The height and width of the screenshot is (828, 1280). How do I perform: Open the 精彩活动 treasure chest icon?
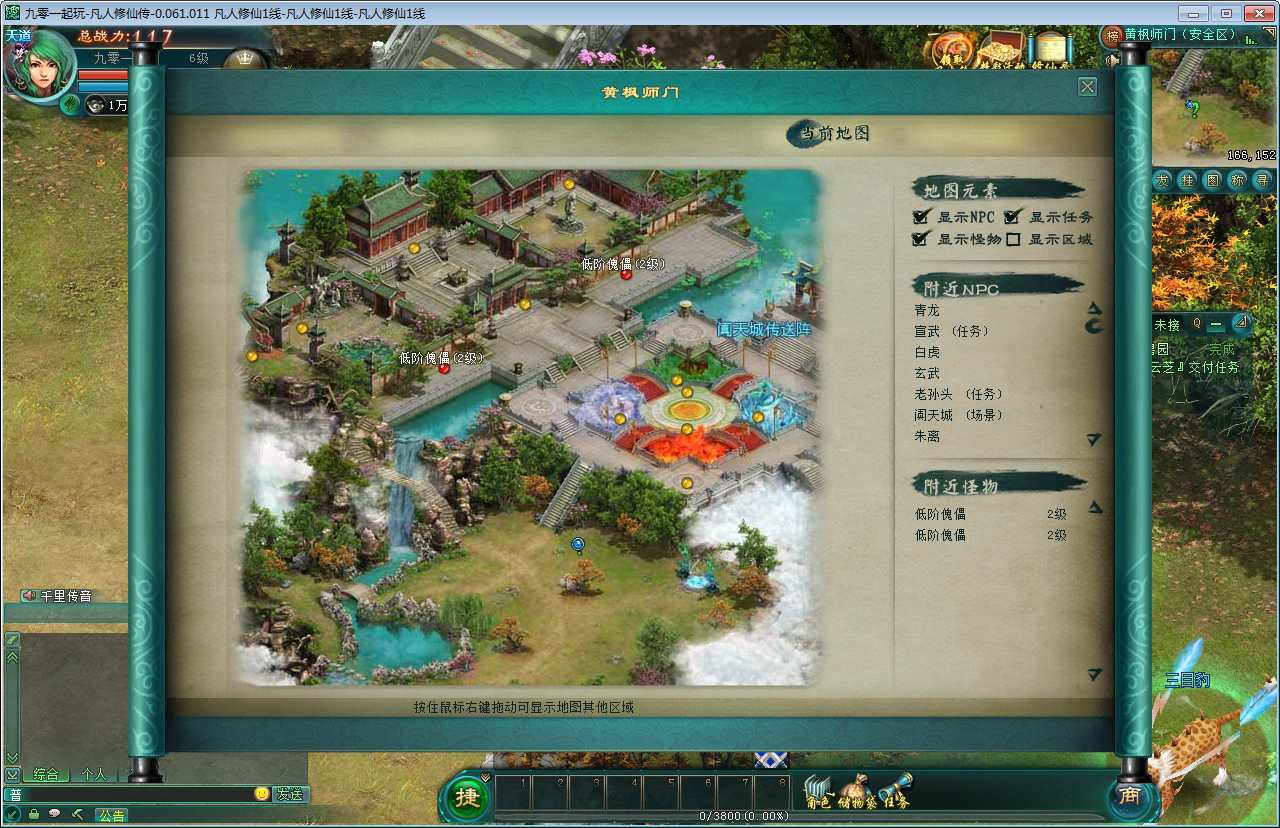pos(1003,48)
